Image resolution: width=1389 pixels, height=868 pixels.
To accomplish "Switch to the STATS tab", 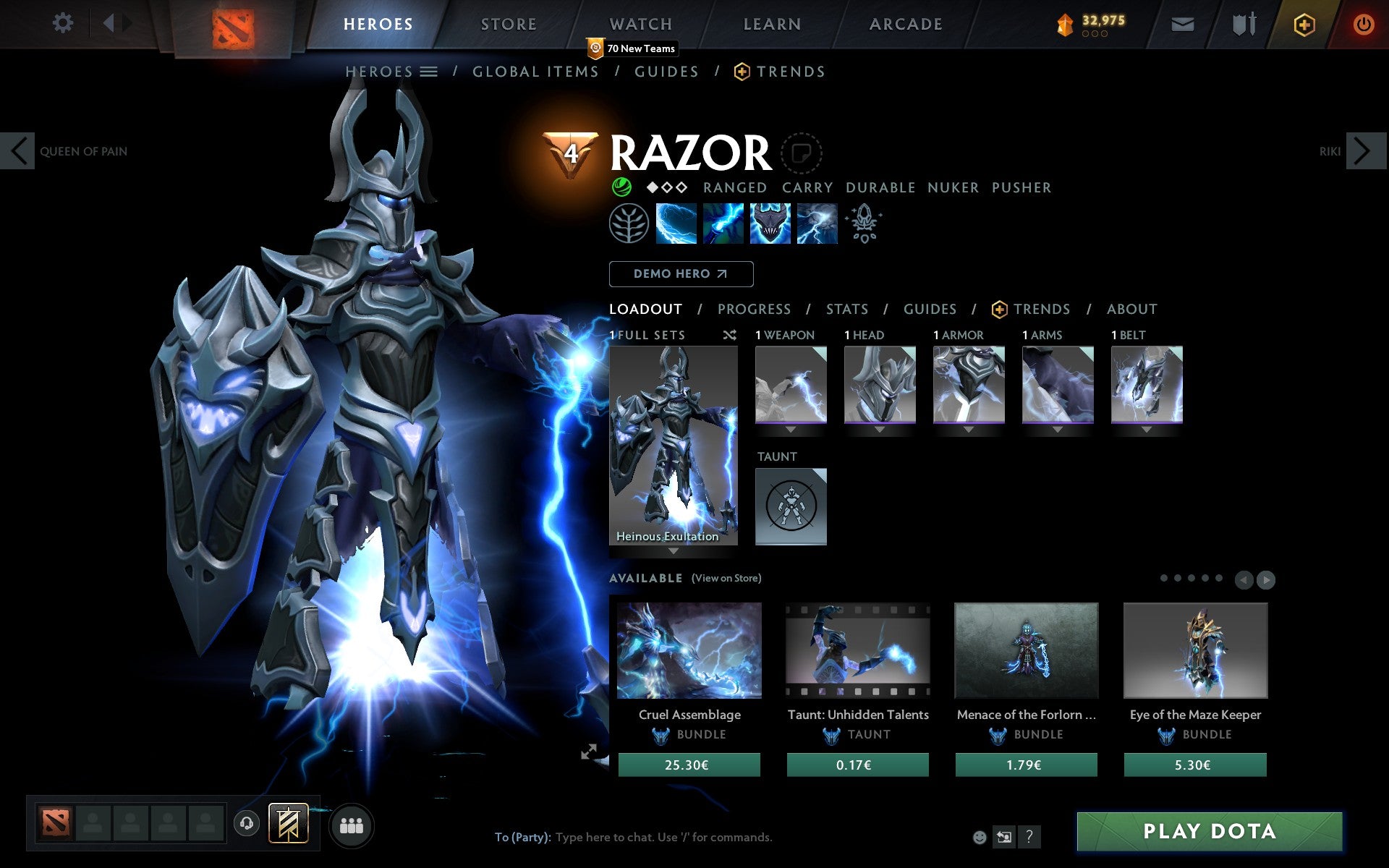I will pyautogui.click(x=846, y=309).
